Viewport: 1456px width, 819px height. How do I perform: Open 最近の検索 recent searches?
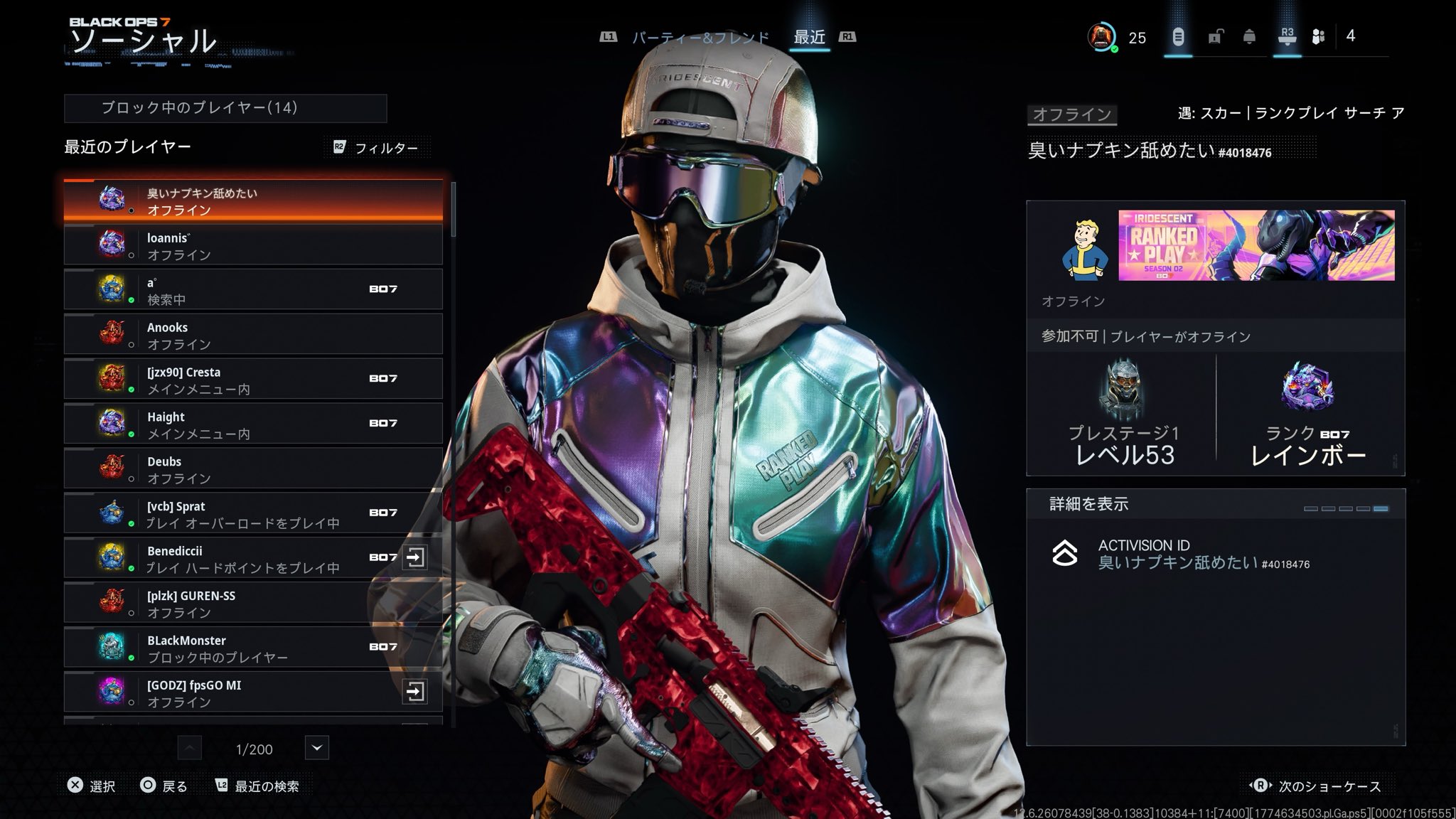pos(257,786)
